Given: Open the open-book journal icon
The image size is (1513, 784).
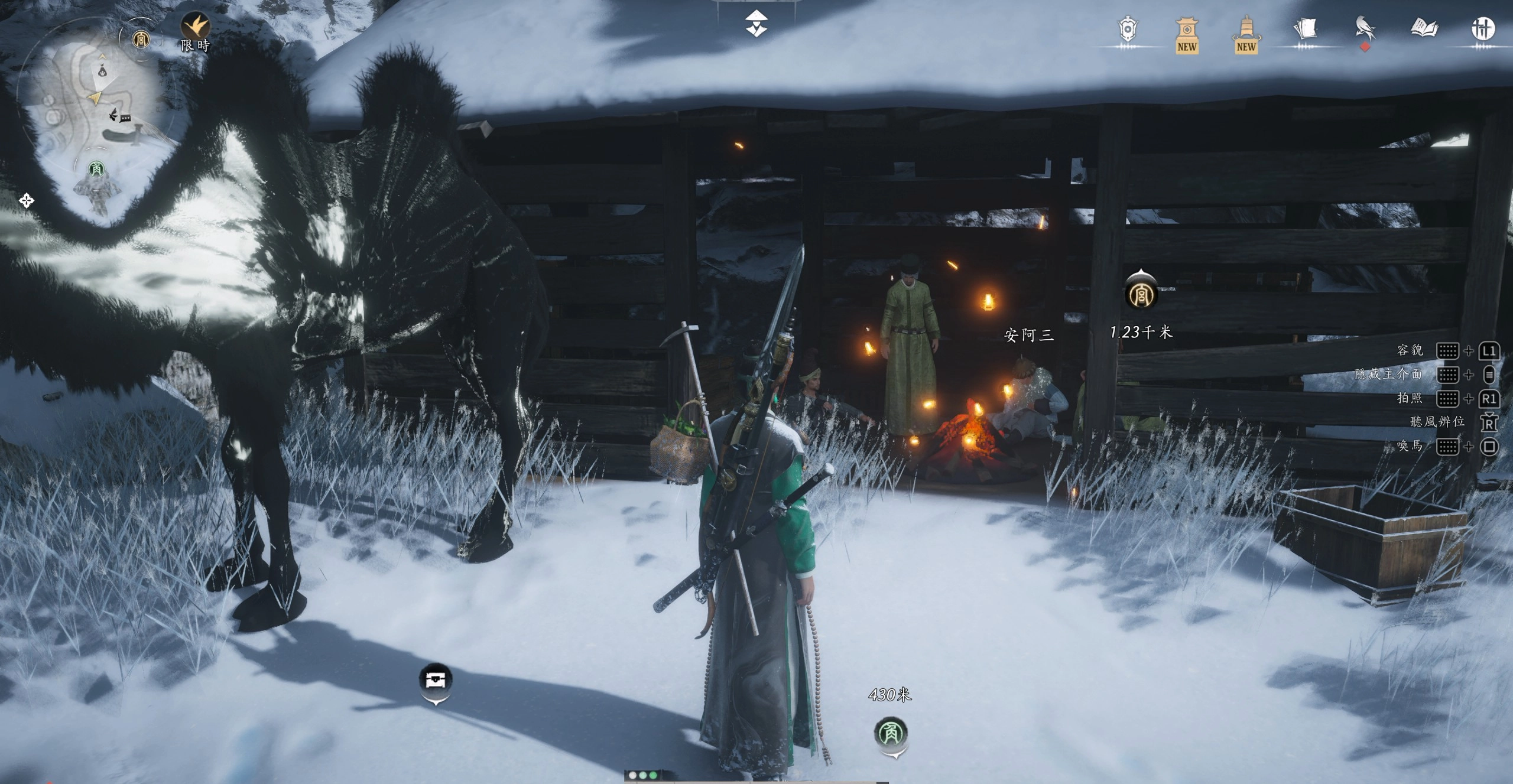Looking at the screenshot, I should click(1423, 28).
